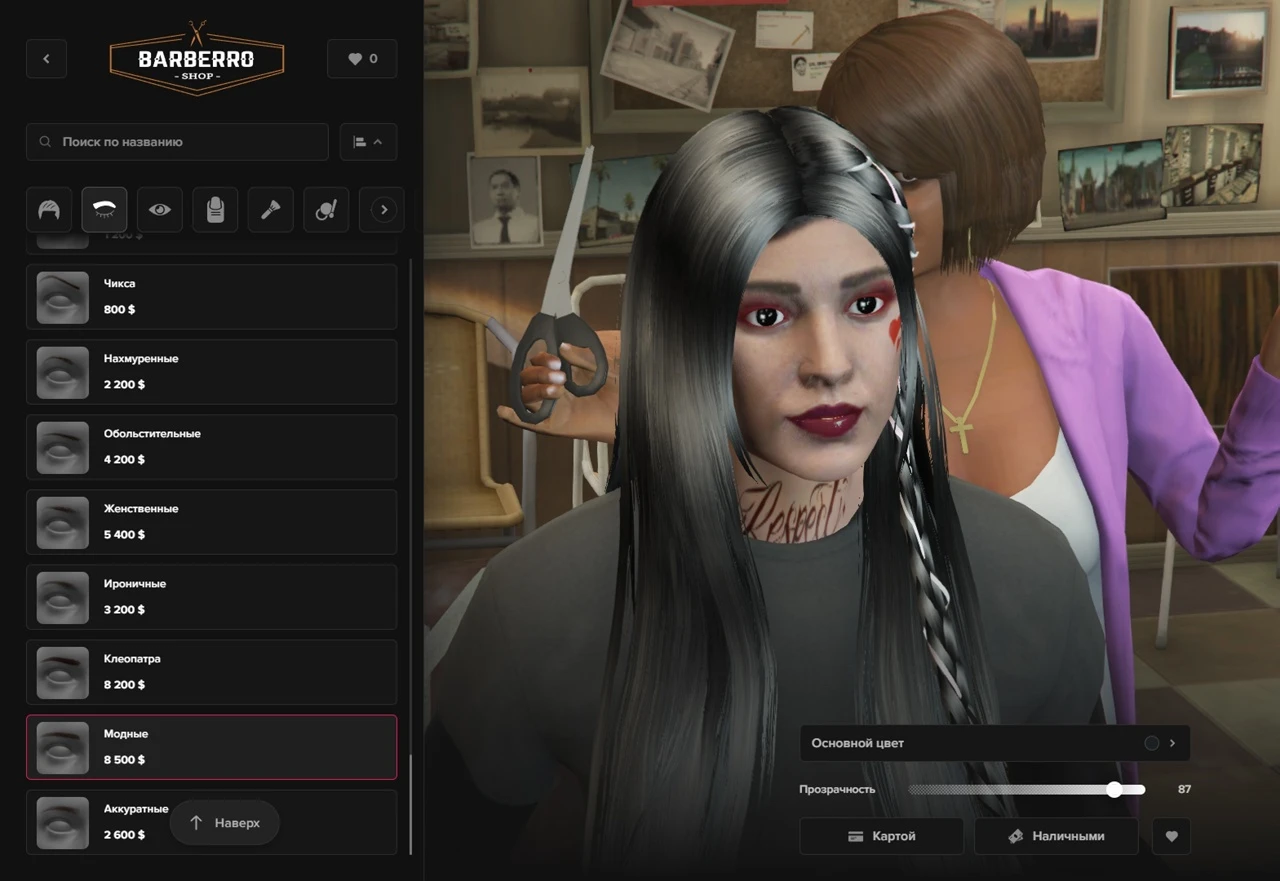
Task: Choose the Женственные eyebrow style
Action: 211,522
